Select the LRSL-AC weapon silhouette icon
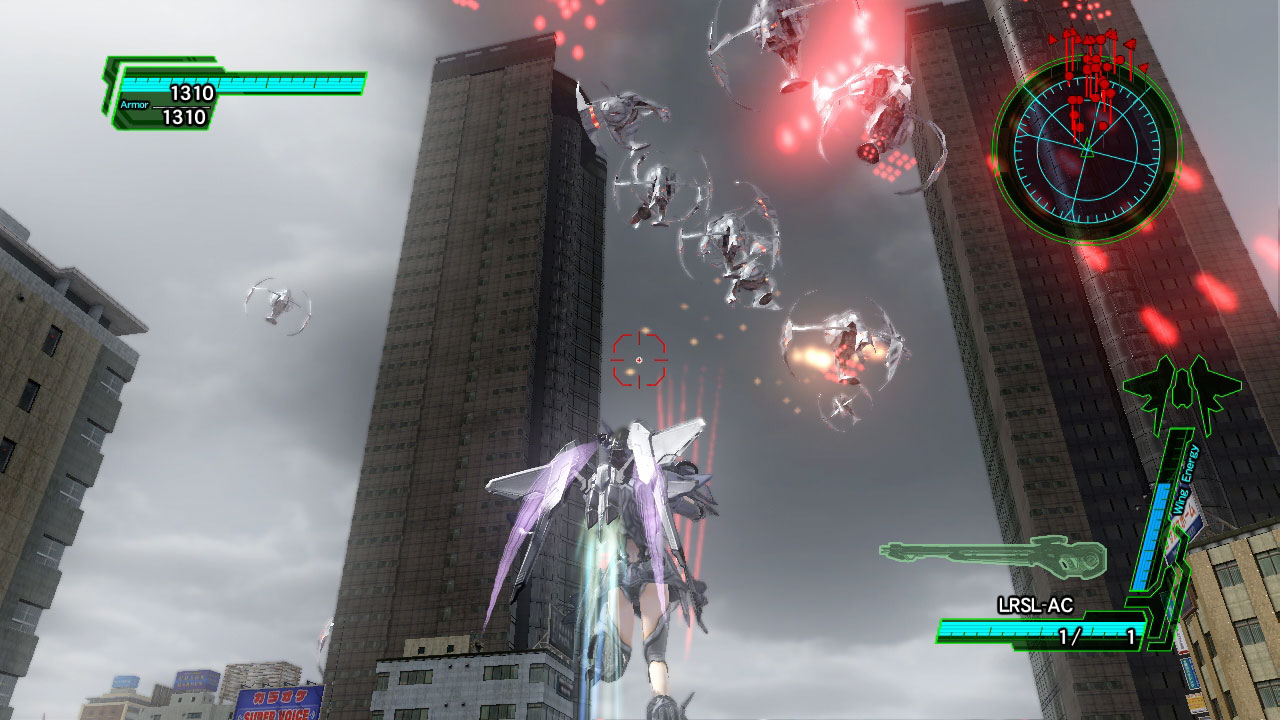The width and height of the screenshot is (1280, 720). [992, 557]
